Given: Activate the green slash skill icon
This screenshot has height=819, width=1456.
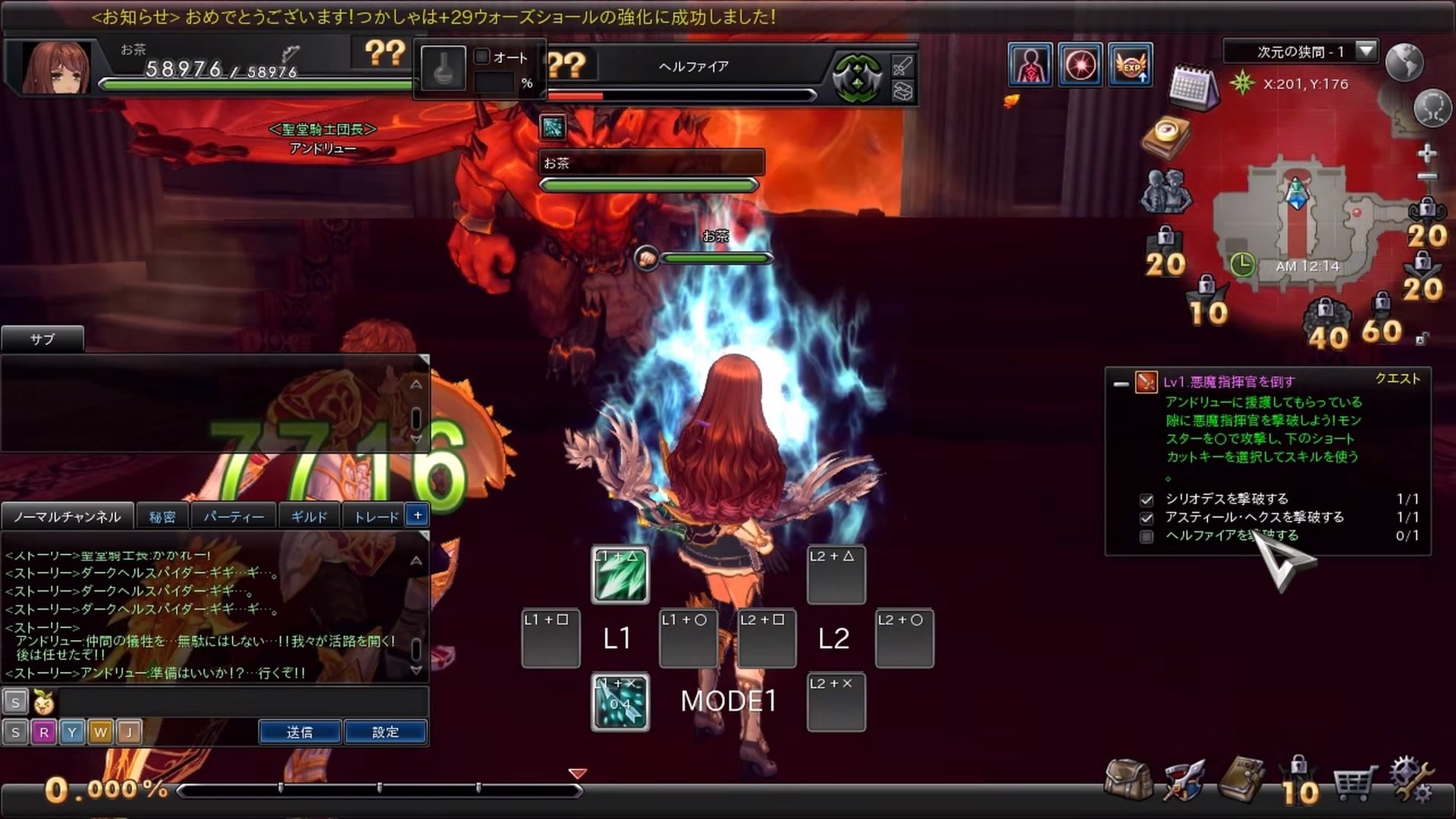Looking at the screenshot, I should click(x=620, y=575).
